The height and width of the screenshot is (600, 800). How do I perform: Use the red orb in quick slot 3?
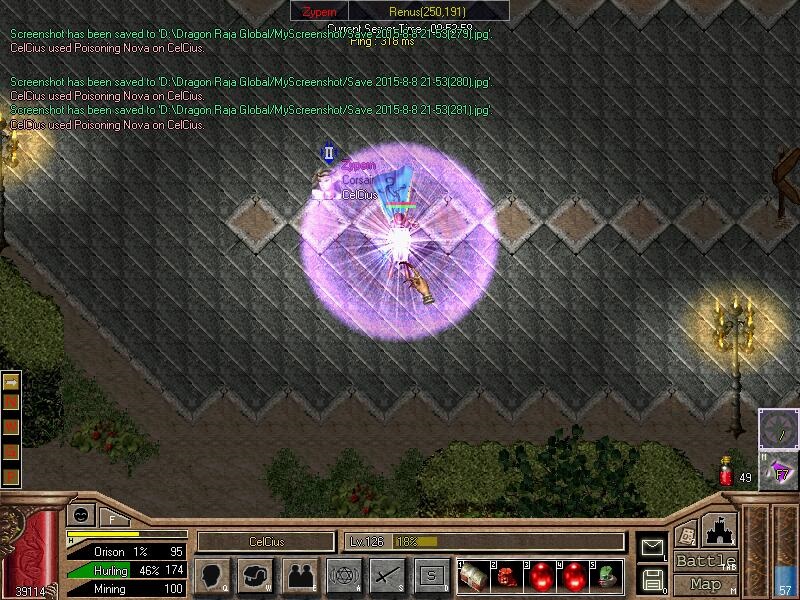(541, 576)
